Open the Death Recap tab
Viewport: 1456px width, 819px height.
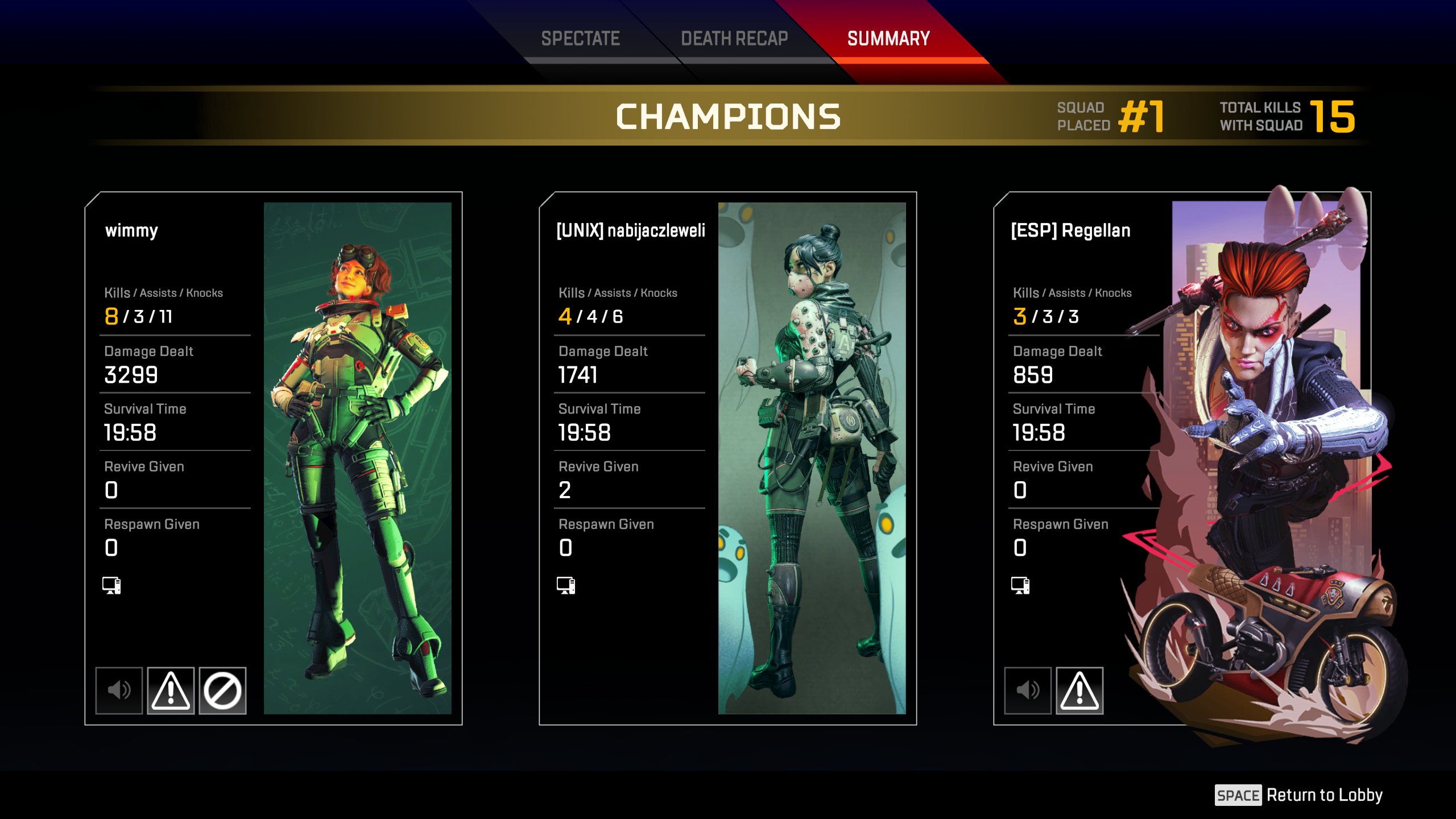point(734,39)
